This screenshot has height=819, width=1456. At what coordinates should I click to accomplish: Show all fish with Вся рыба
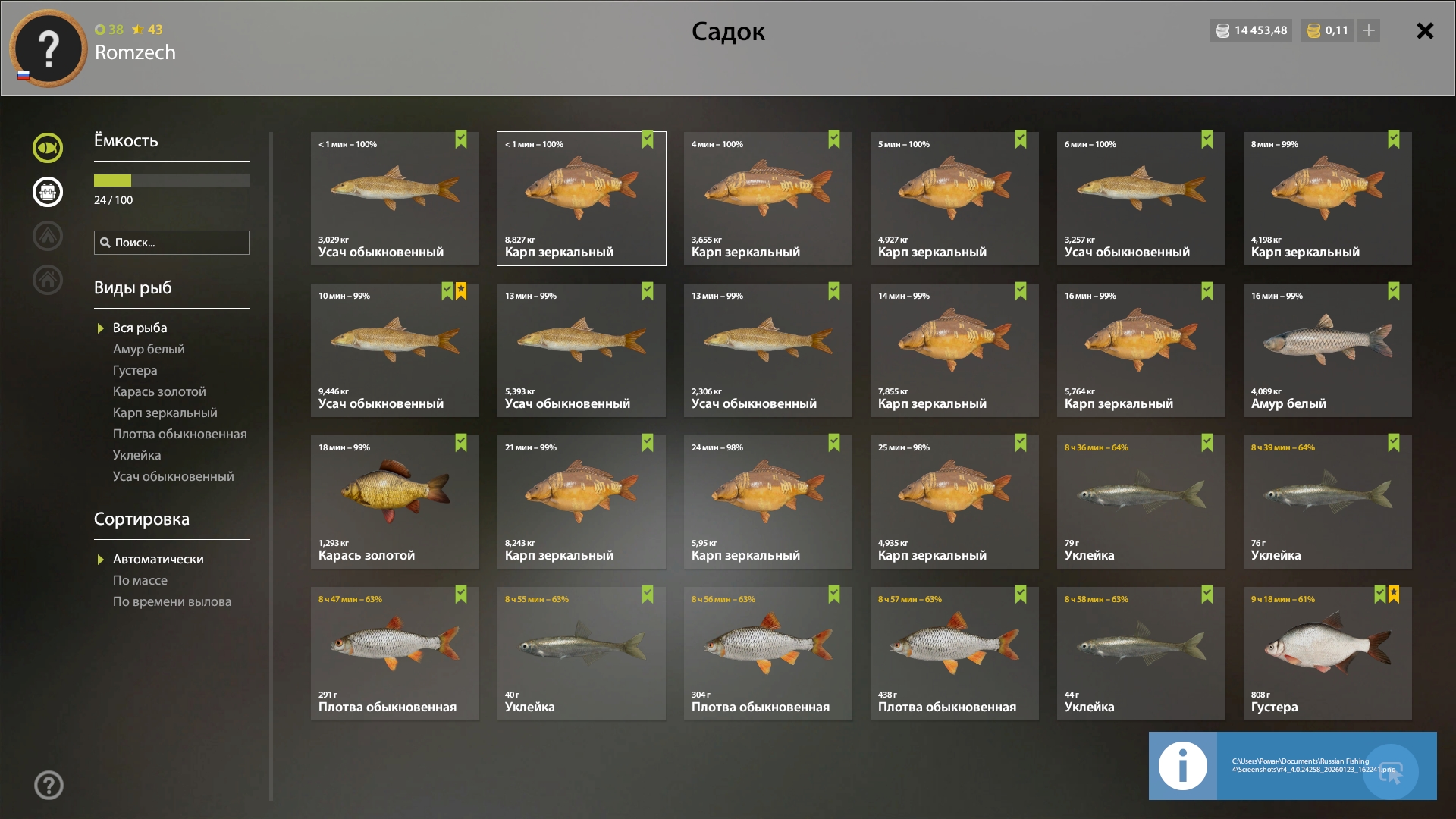pyautogui.click(x=140, y=328)
